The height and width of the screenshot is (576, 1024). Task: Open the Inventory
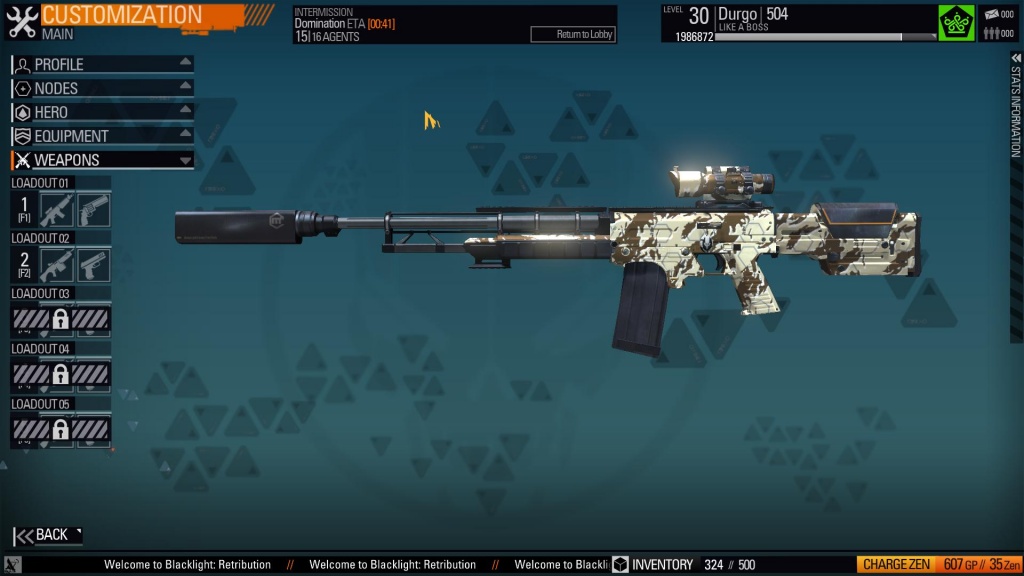click(652, 565)
